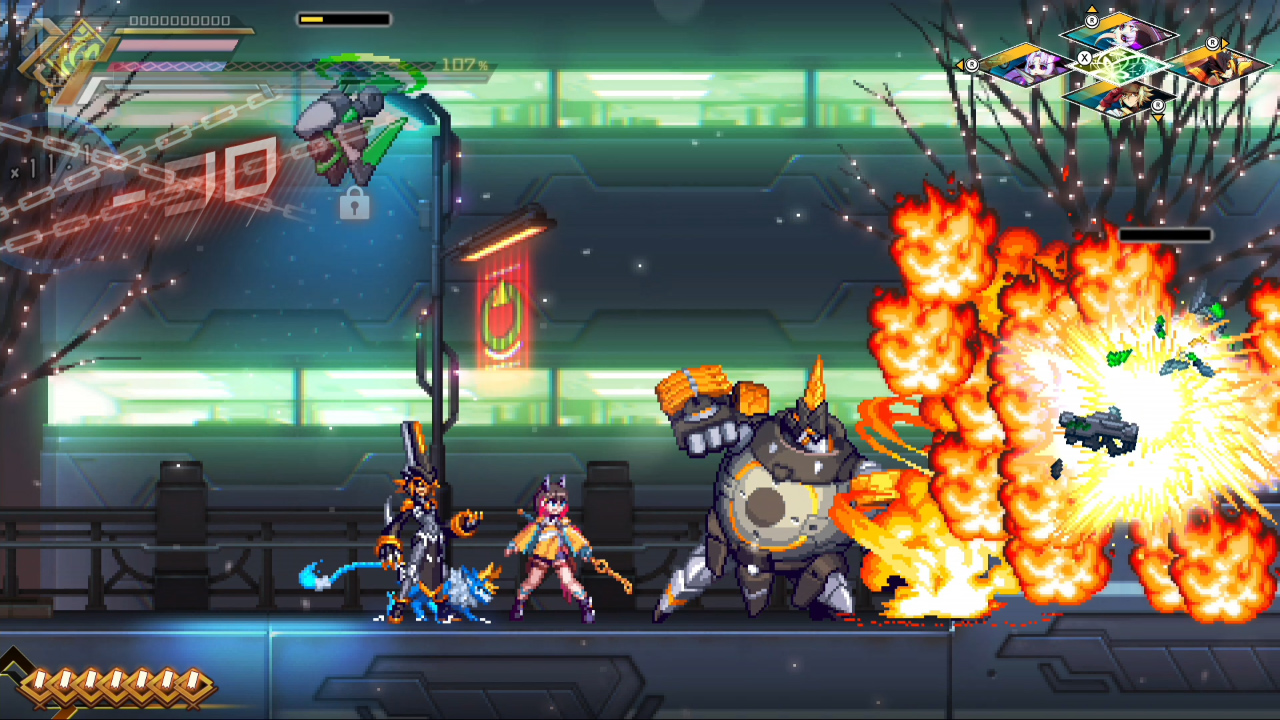Open the left-pointing arrow of the character wheel
Viewport: 1280px width, 720px height.
(x=961, y=66)
